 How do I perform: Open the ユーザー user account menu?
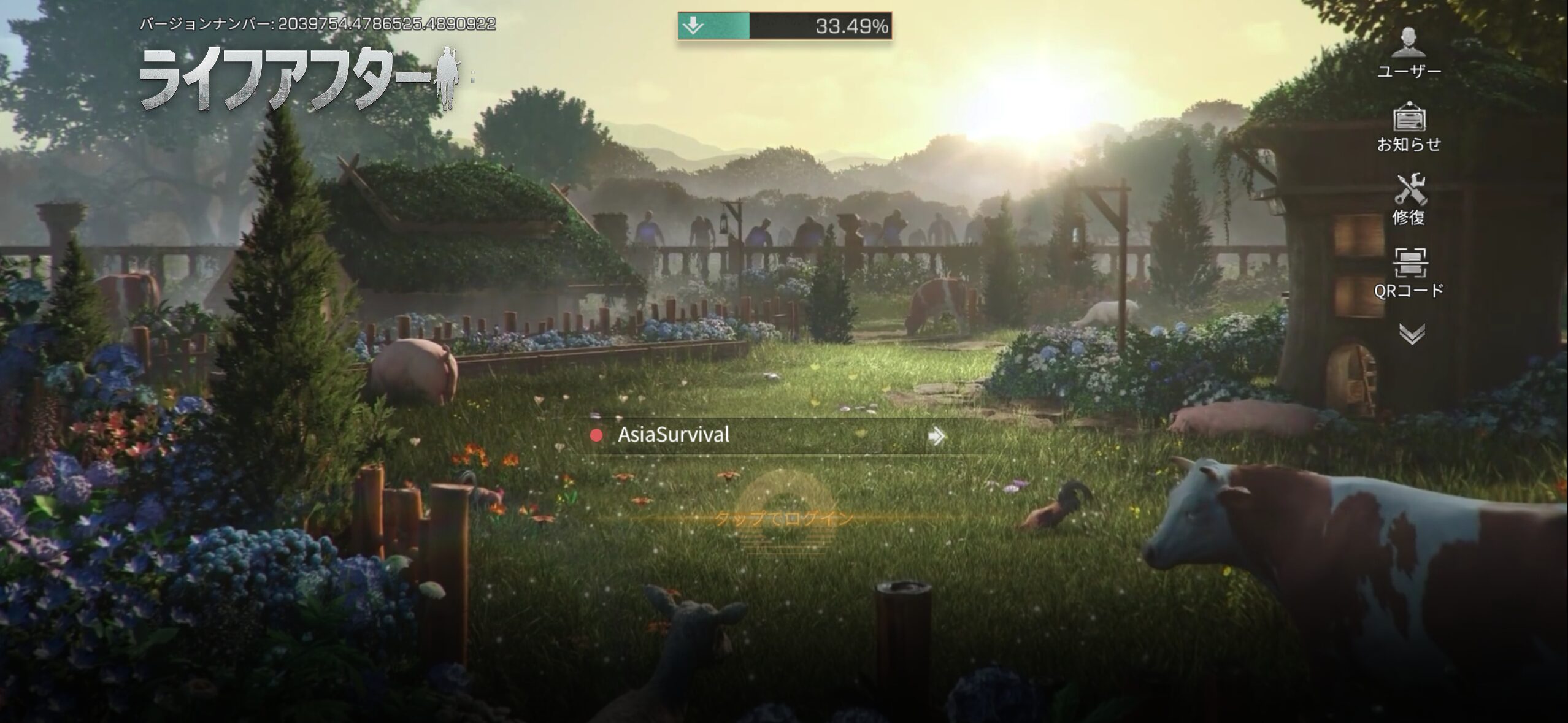1409,52
